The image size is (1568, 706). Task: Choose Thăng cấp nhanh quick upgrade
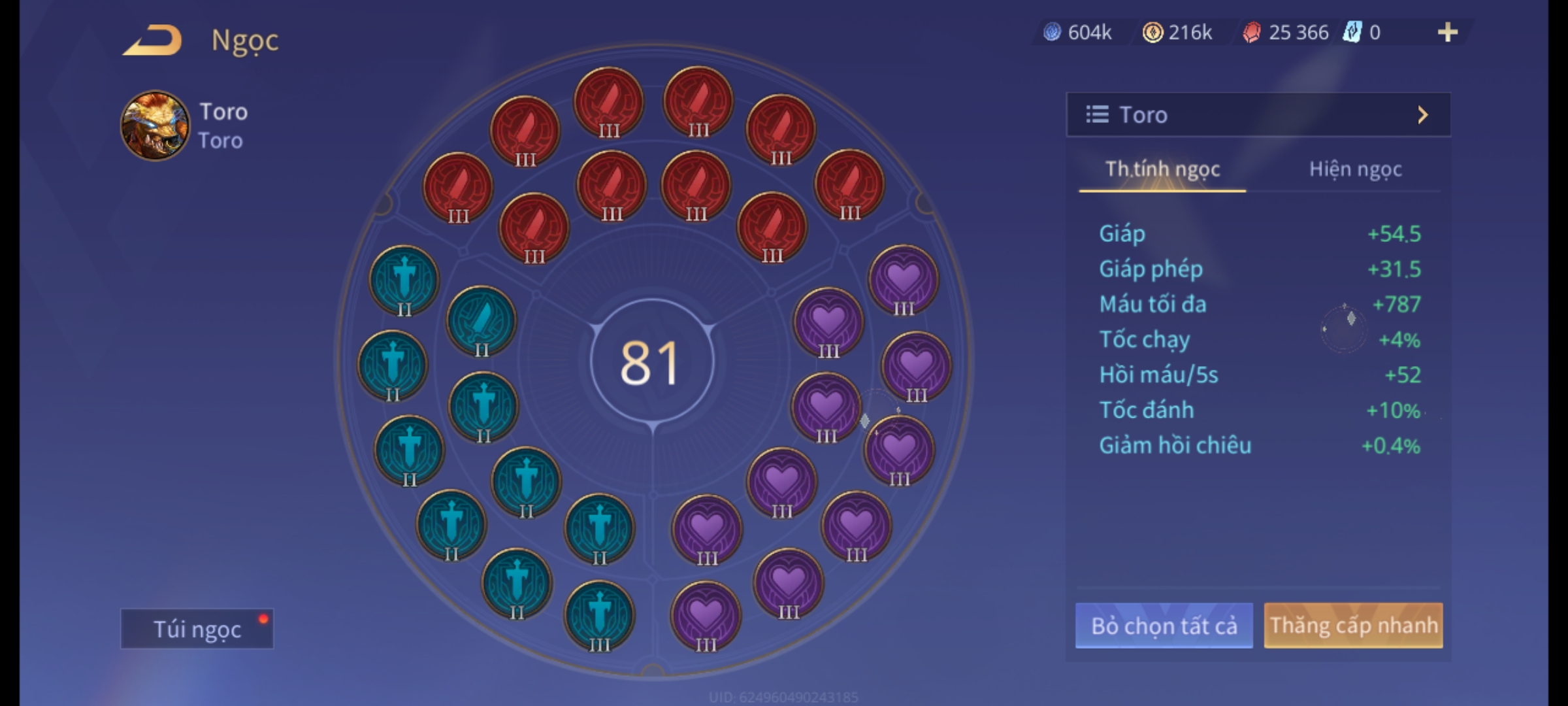1353,626
